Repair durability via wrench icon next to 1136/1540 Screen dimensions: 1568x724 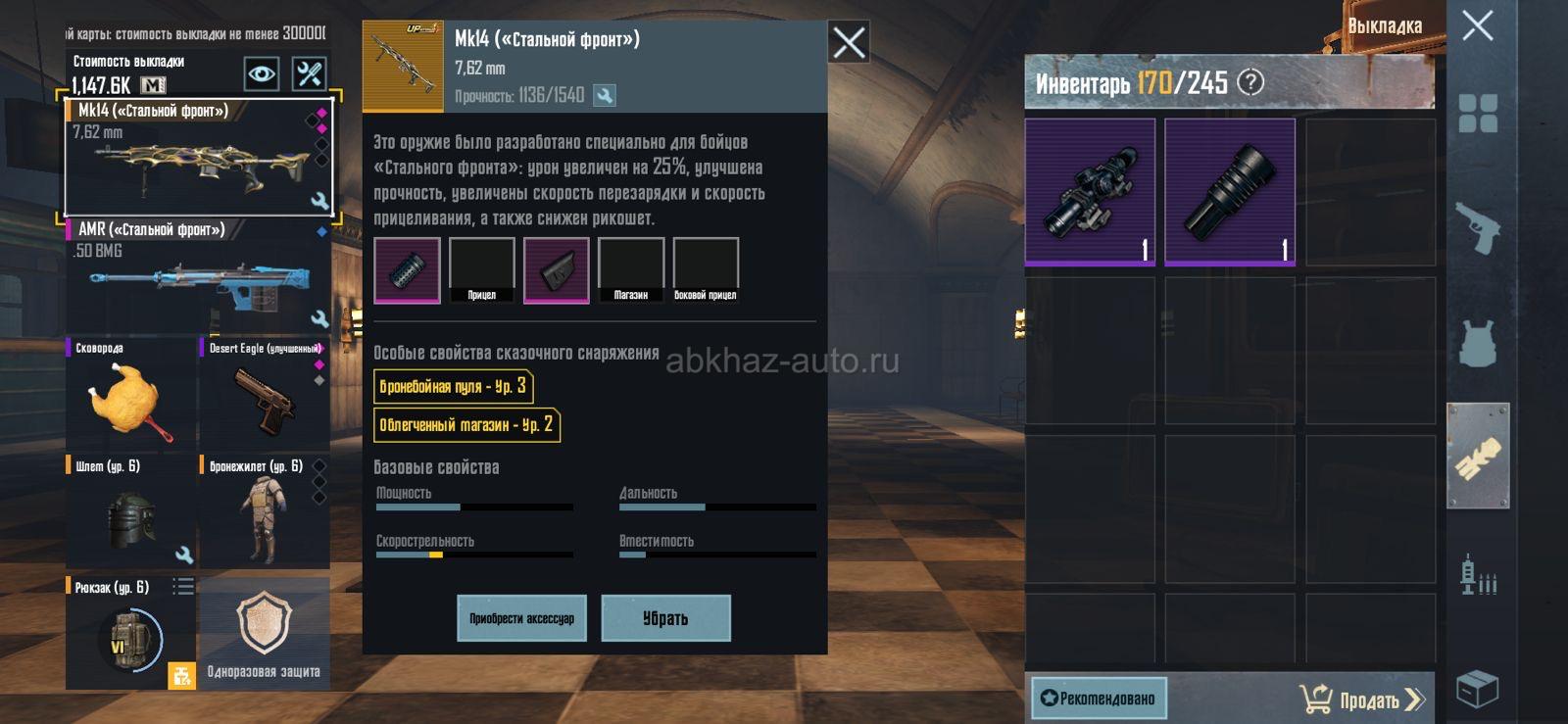tap(605, 95)
